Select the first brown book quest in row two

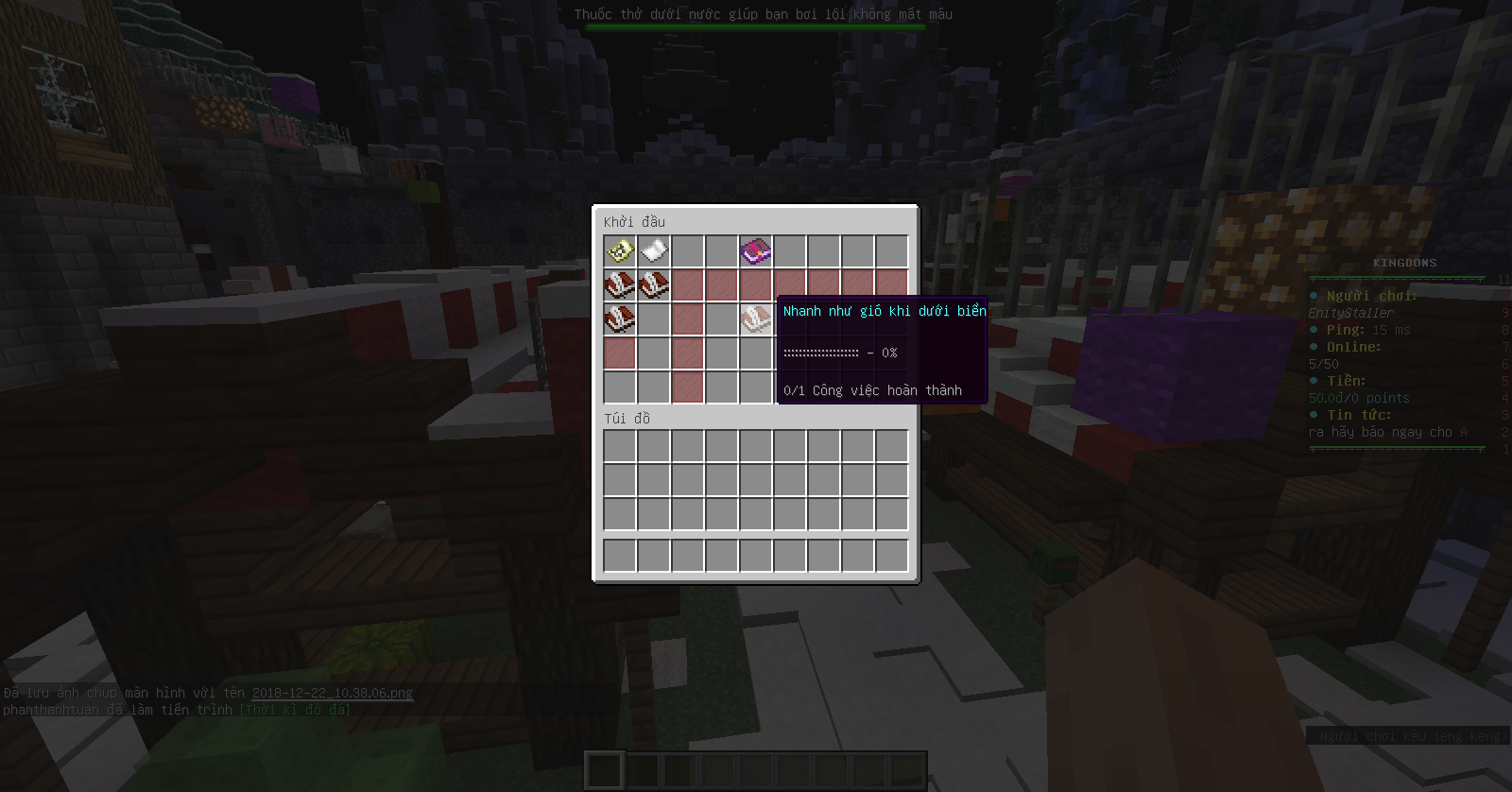pos(619,284)
